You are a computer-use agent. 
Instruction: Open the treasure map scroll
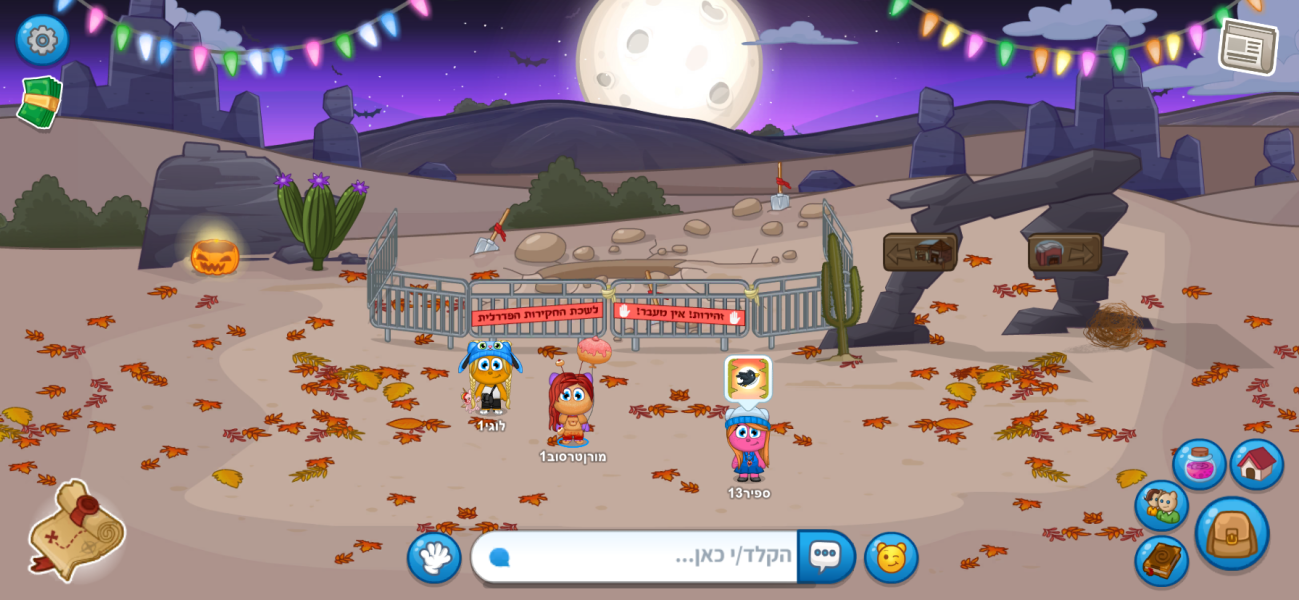coord(75,530)
